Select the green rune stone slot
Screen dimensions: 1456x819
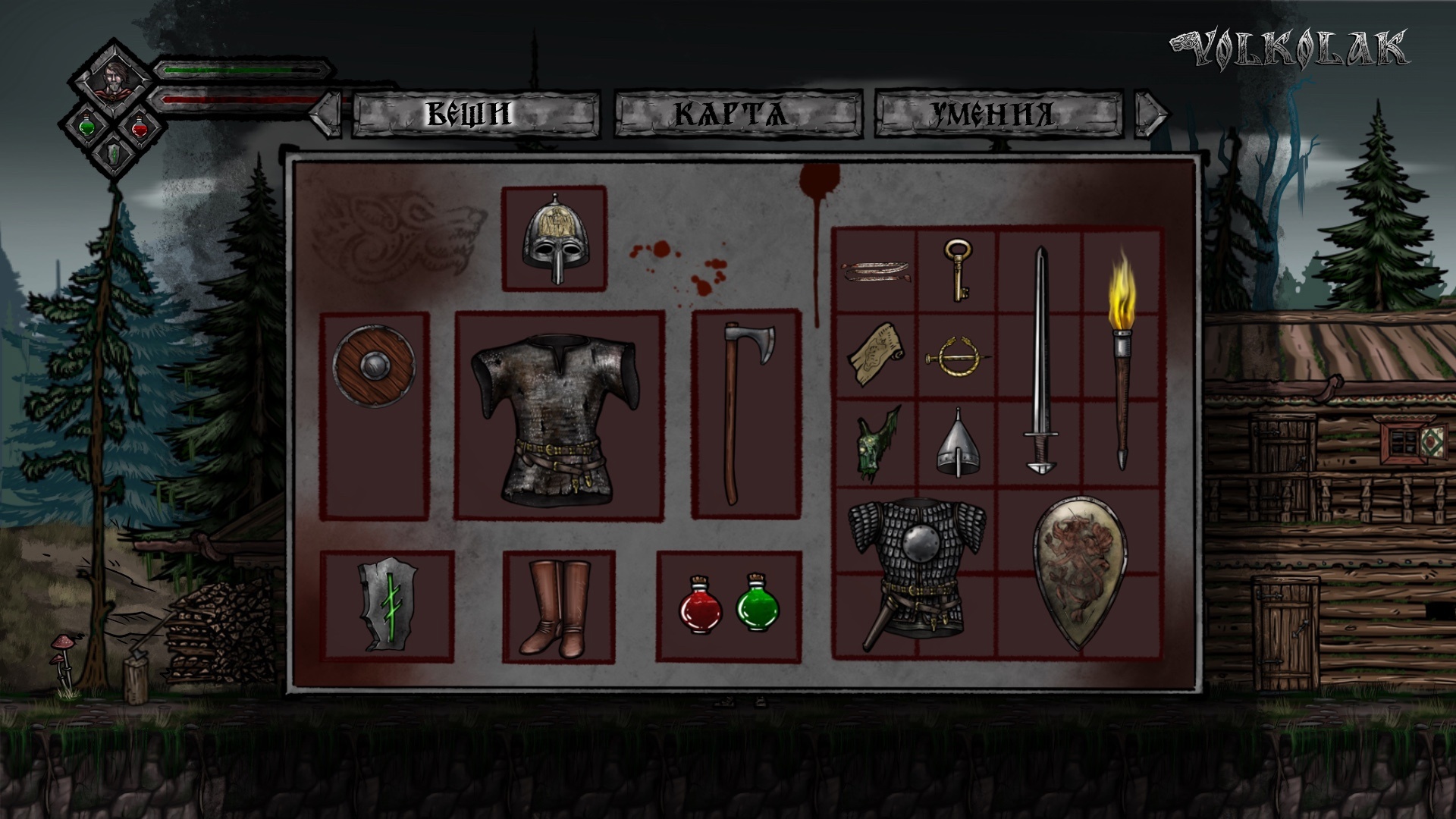pos(387,607)
